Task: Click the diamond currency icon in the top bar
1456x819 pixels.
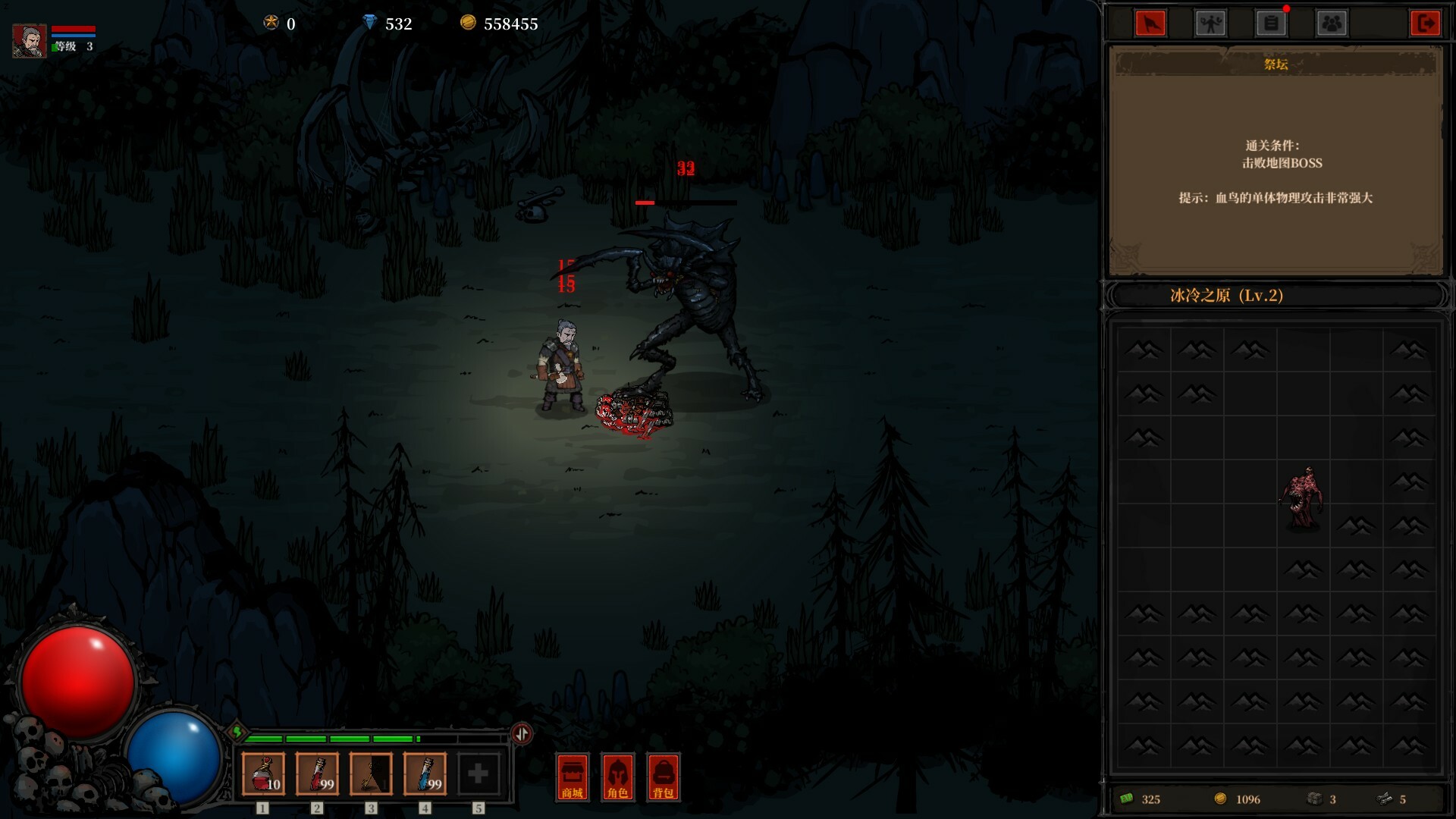Action: tap(370, 24)
